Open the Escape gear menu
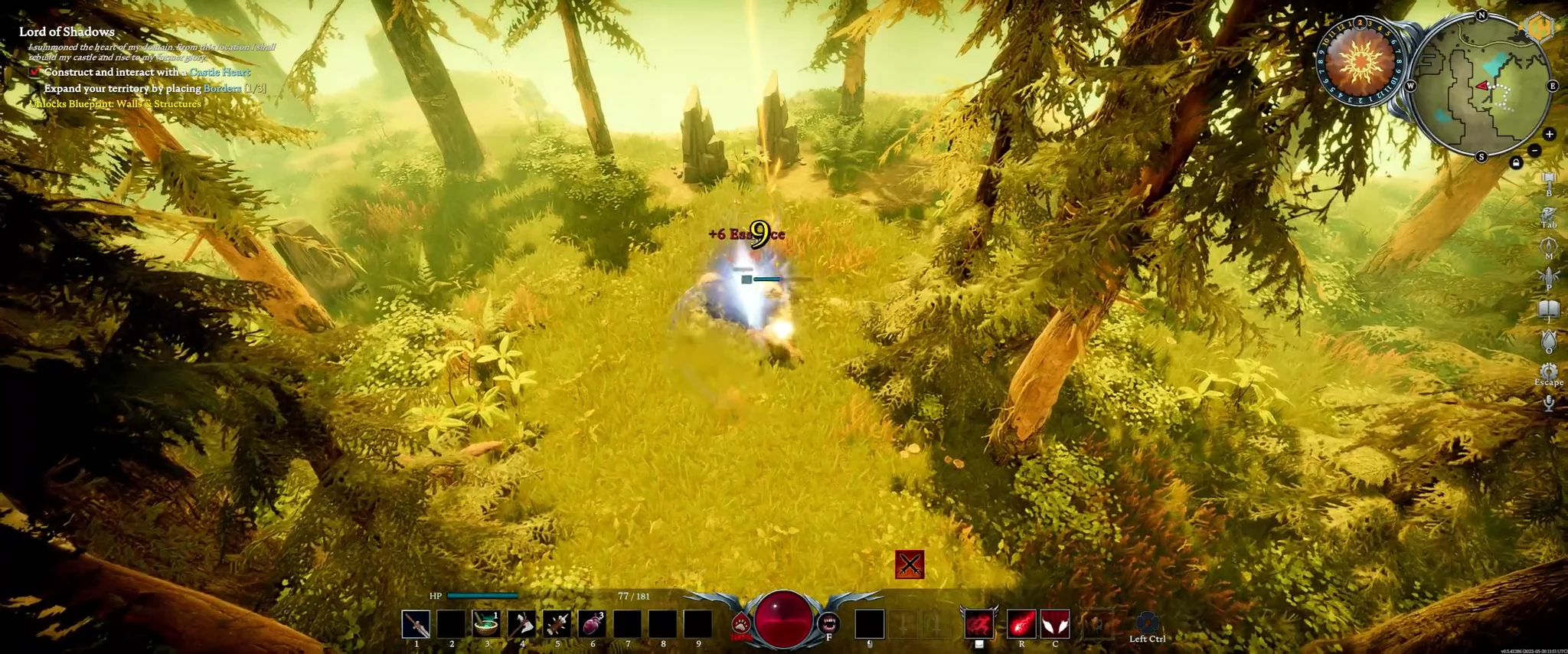This screenshot has width=1568, height=654. (1549, 371)
